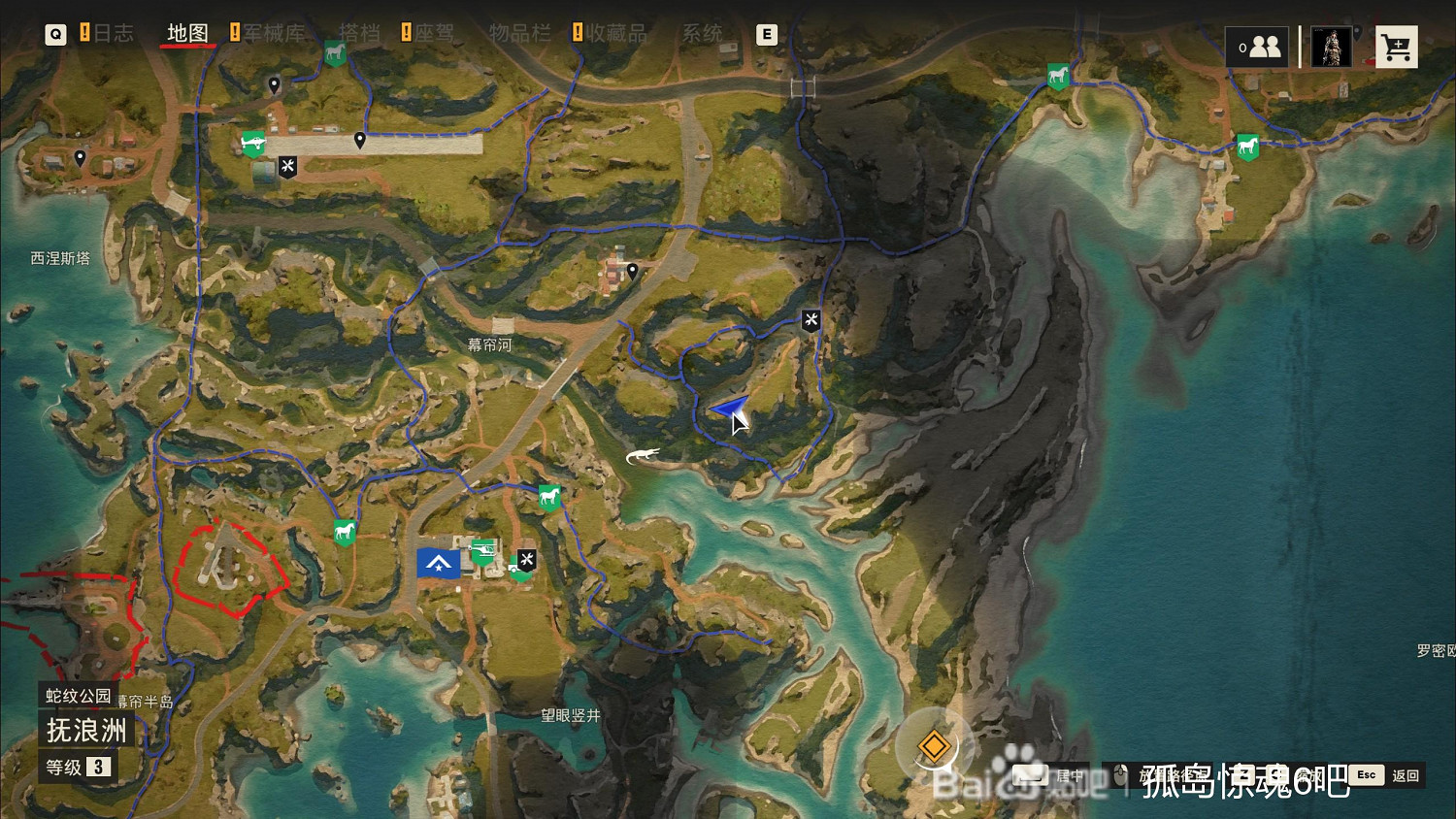Switch to the 军械库 tab

click(275, 32)
